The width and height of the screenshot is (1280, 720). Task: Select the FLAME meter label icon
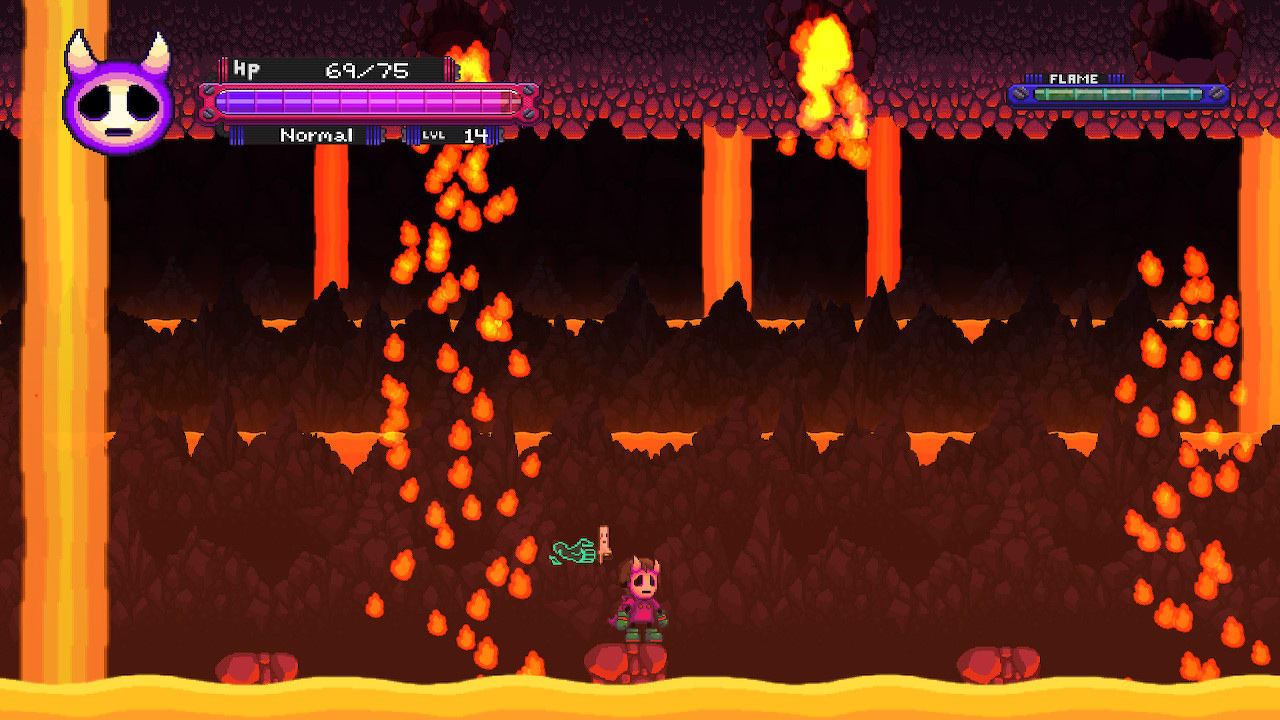(x=1072, y=77)
